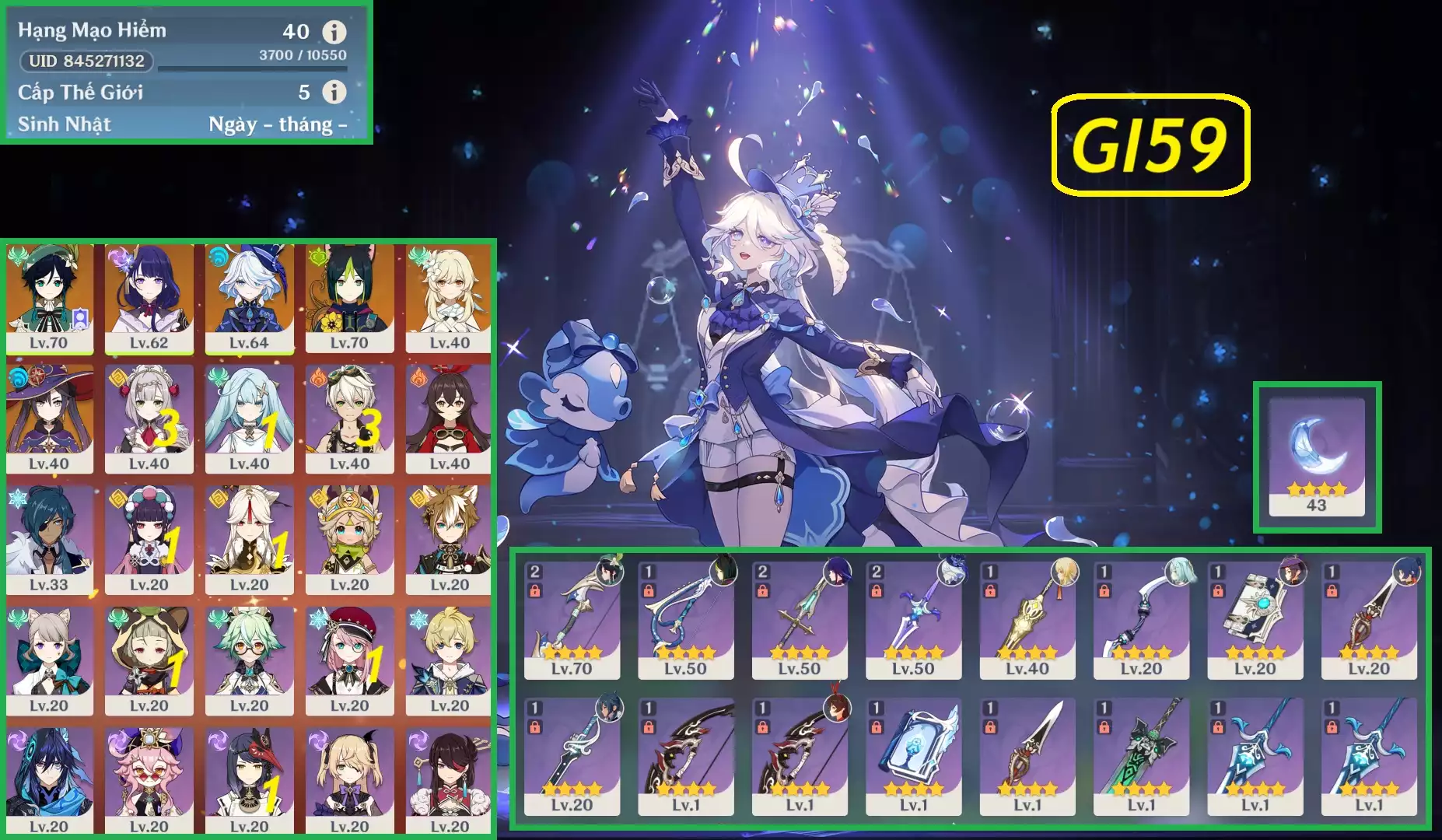1442x840 pixels.
Task: Select the crescent moon item with count 43
Action: point(1316,457)
